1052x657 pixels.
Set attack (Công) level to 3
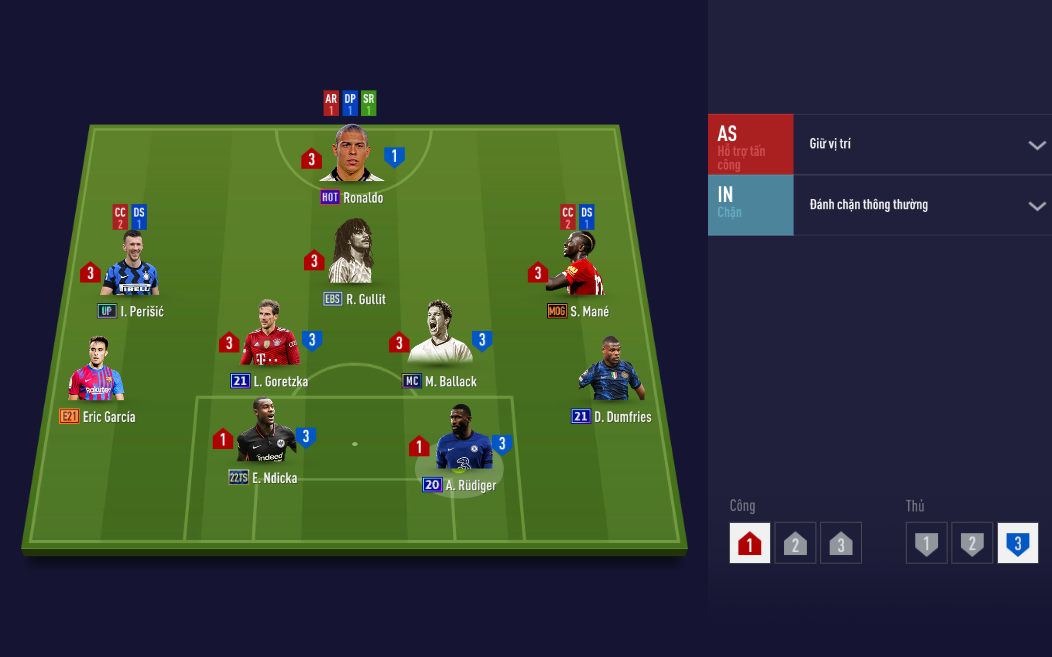click(x=841, y=543)
